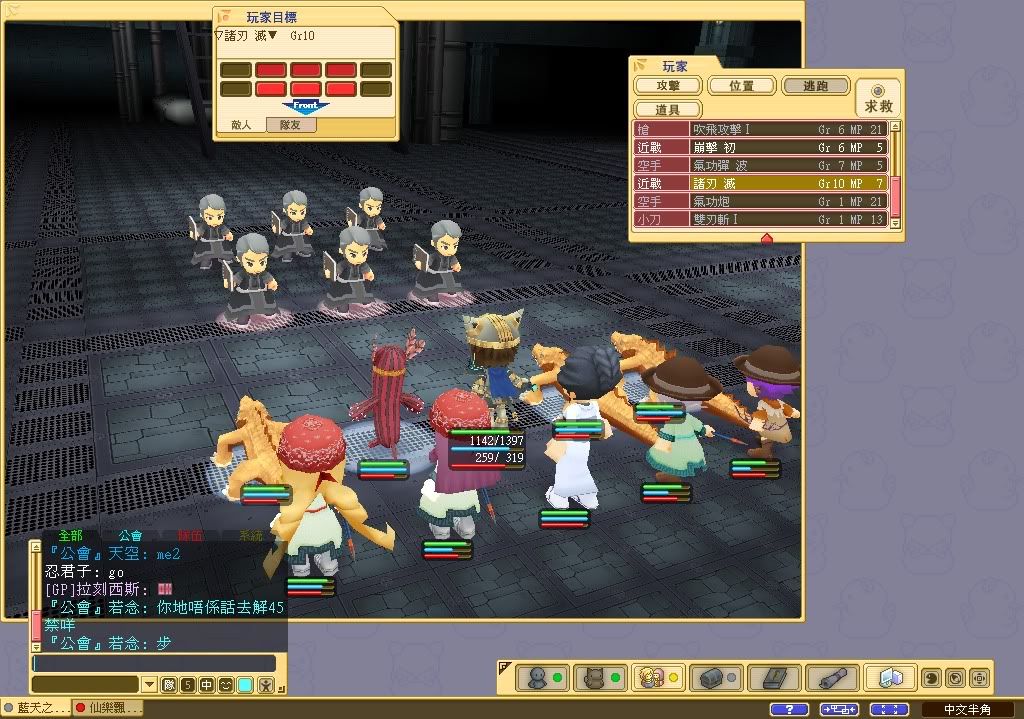Switch target panel to the 隊友 tab
This screenshot has width=1024, height=719.
pyautogui.click(x=290, y=126)
